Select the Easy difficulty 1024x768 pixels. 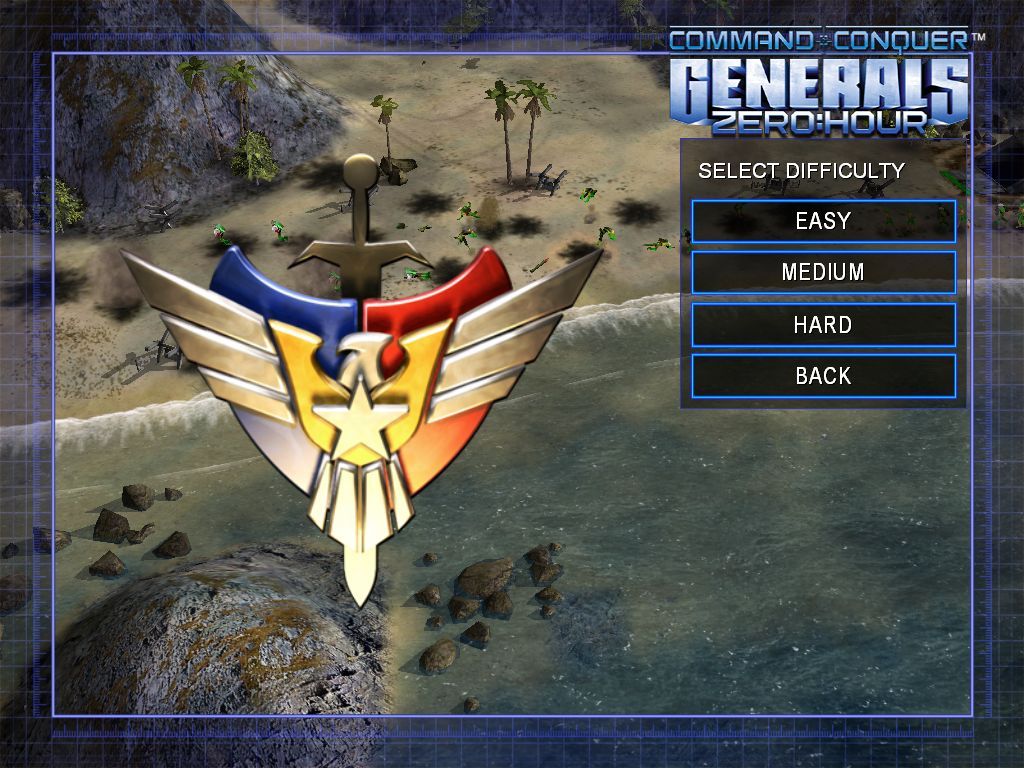tap(823, 221)
